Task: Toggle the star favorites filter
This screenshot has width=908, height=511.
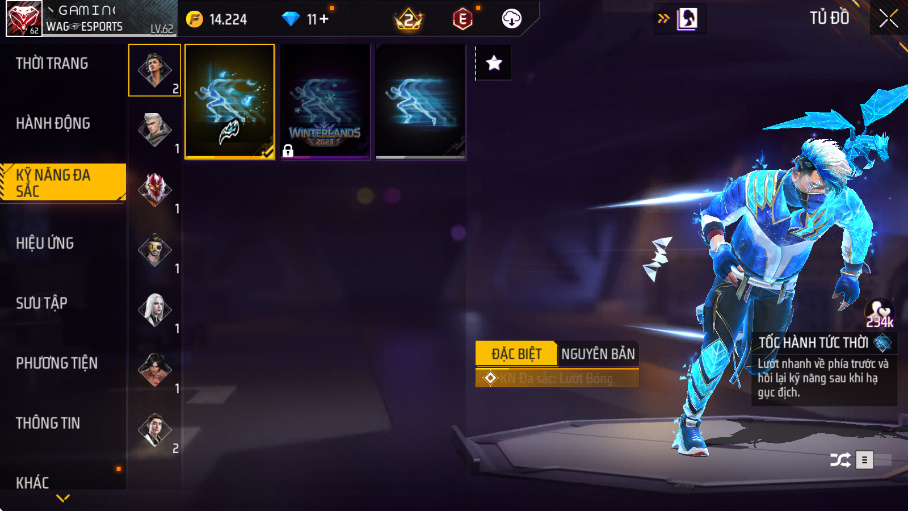Action: coord(494,63)
